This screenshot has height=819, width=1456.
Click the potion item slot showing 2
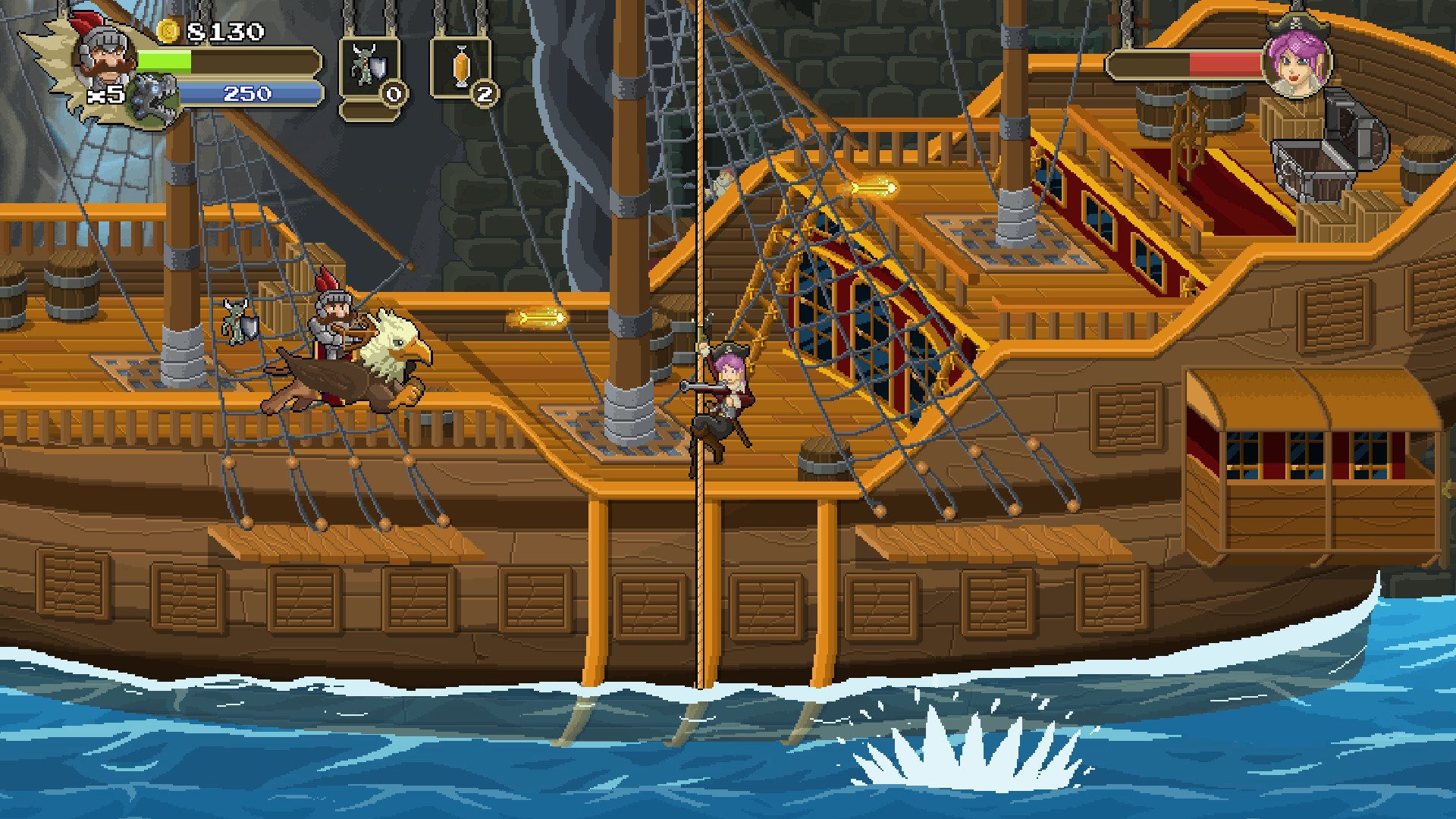pyautogui.click(x=463, y=68)
